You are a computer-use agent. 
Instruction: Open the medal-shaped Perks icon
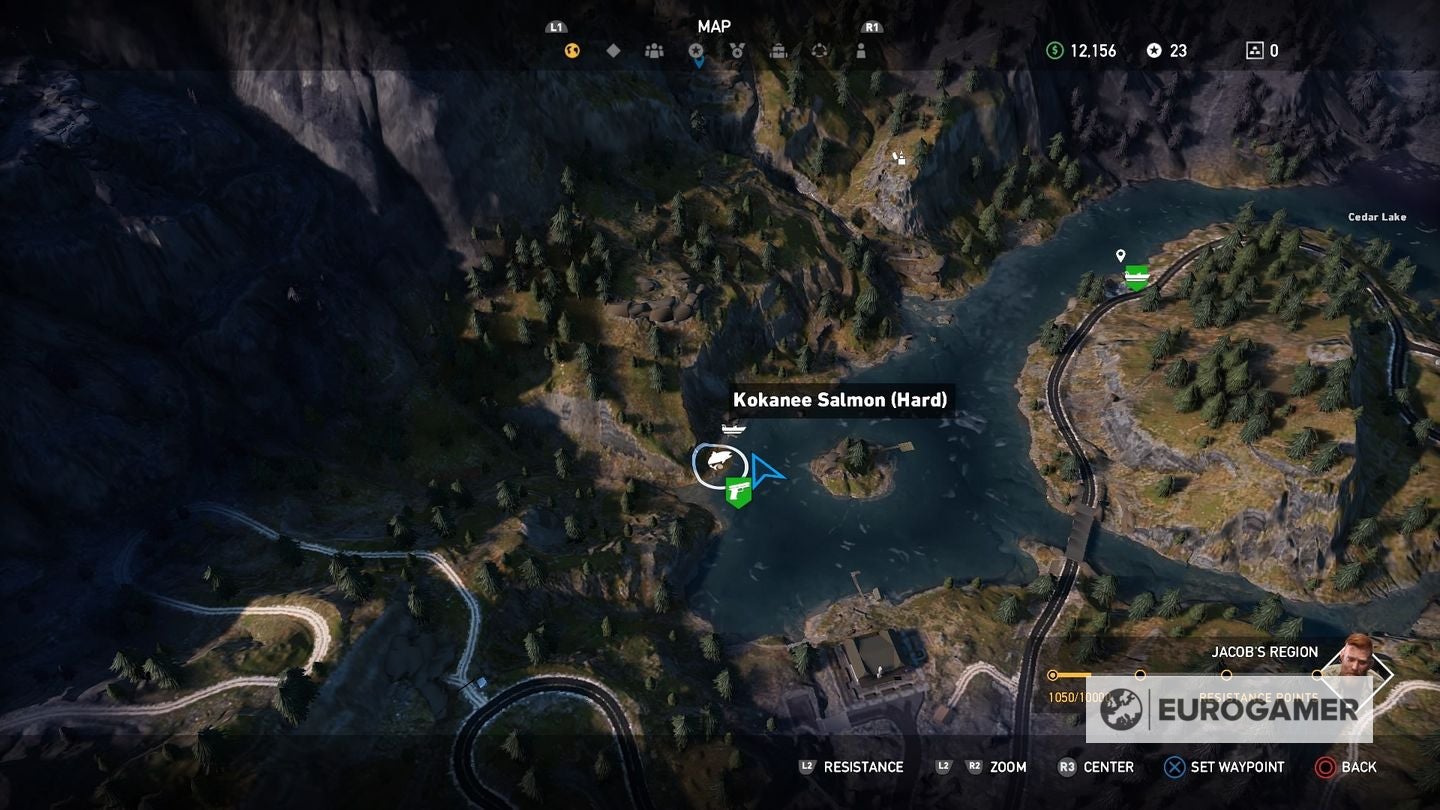[x=738, y=50]
